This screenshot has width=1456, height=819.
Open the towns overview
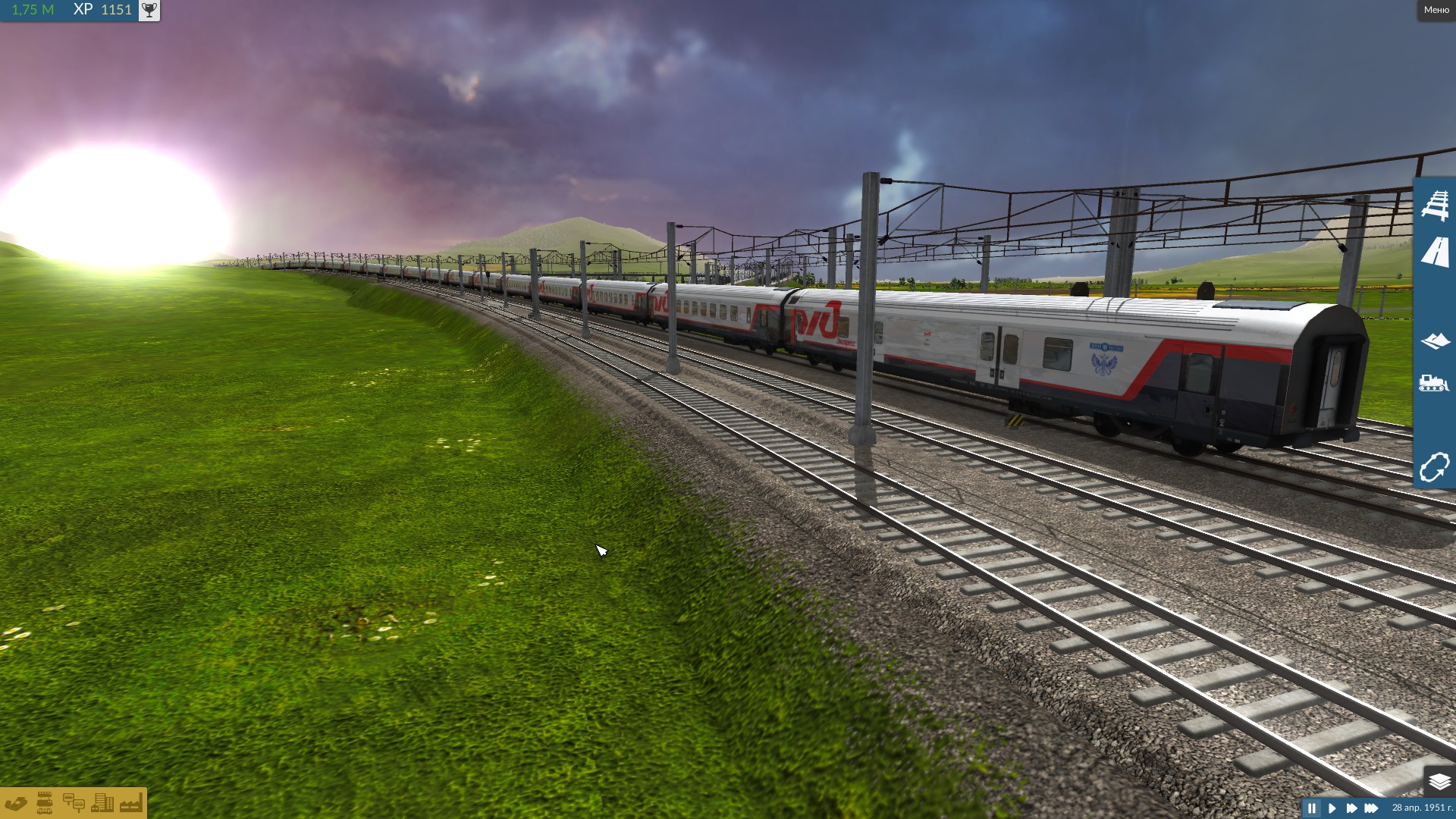pyautogui.click(x=102, y=802)
